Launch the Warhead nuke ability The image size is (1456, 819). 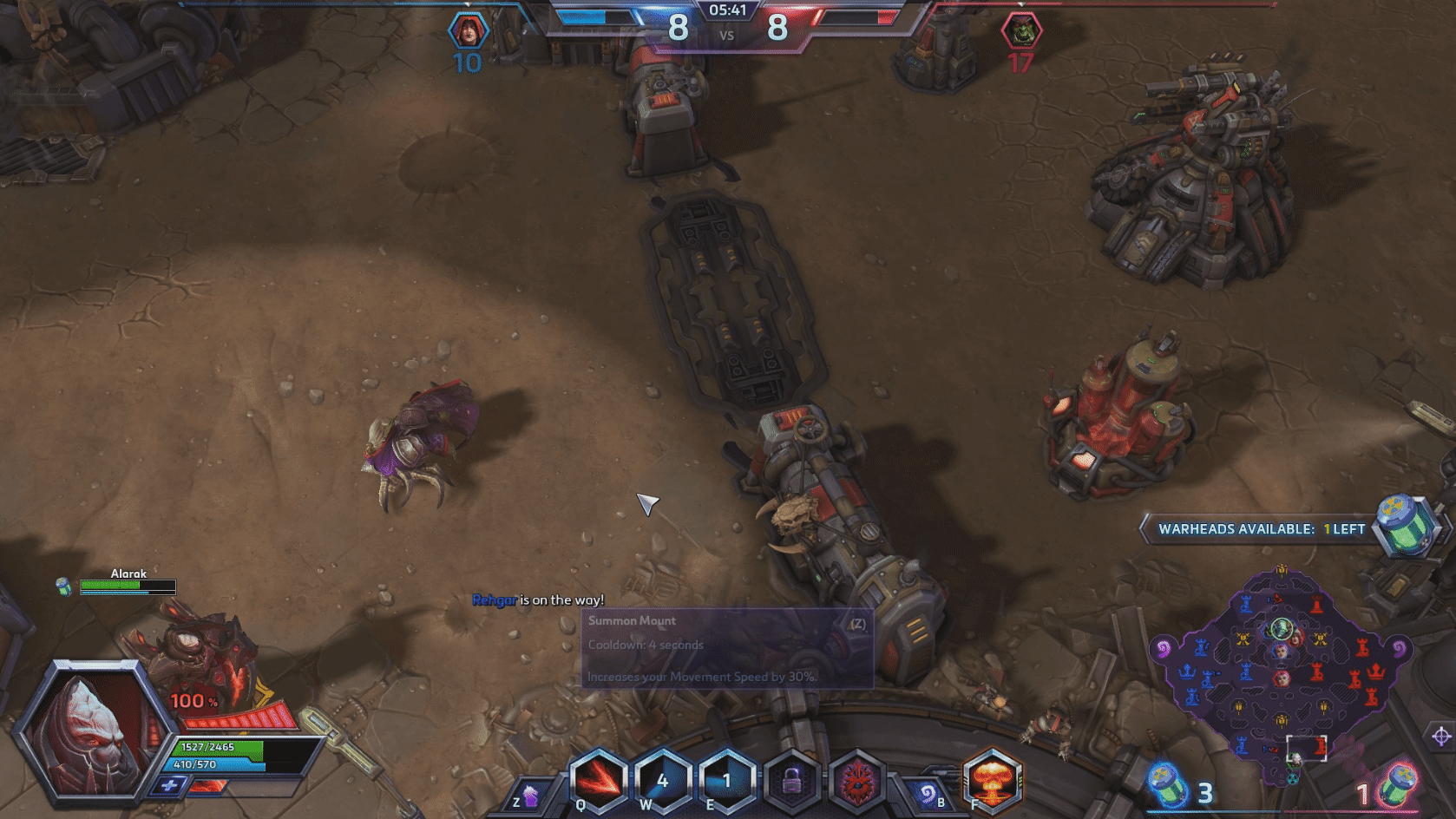point(993,780)
